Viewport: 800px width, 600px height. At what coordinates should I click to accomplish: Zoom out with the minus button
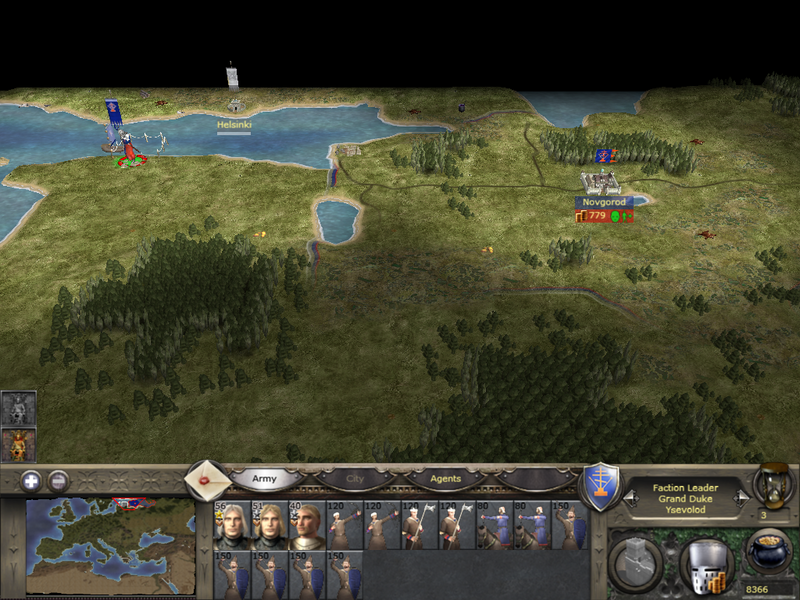coord(58,480)
